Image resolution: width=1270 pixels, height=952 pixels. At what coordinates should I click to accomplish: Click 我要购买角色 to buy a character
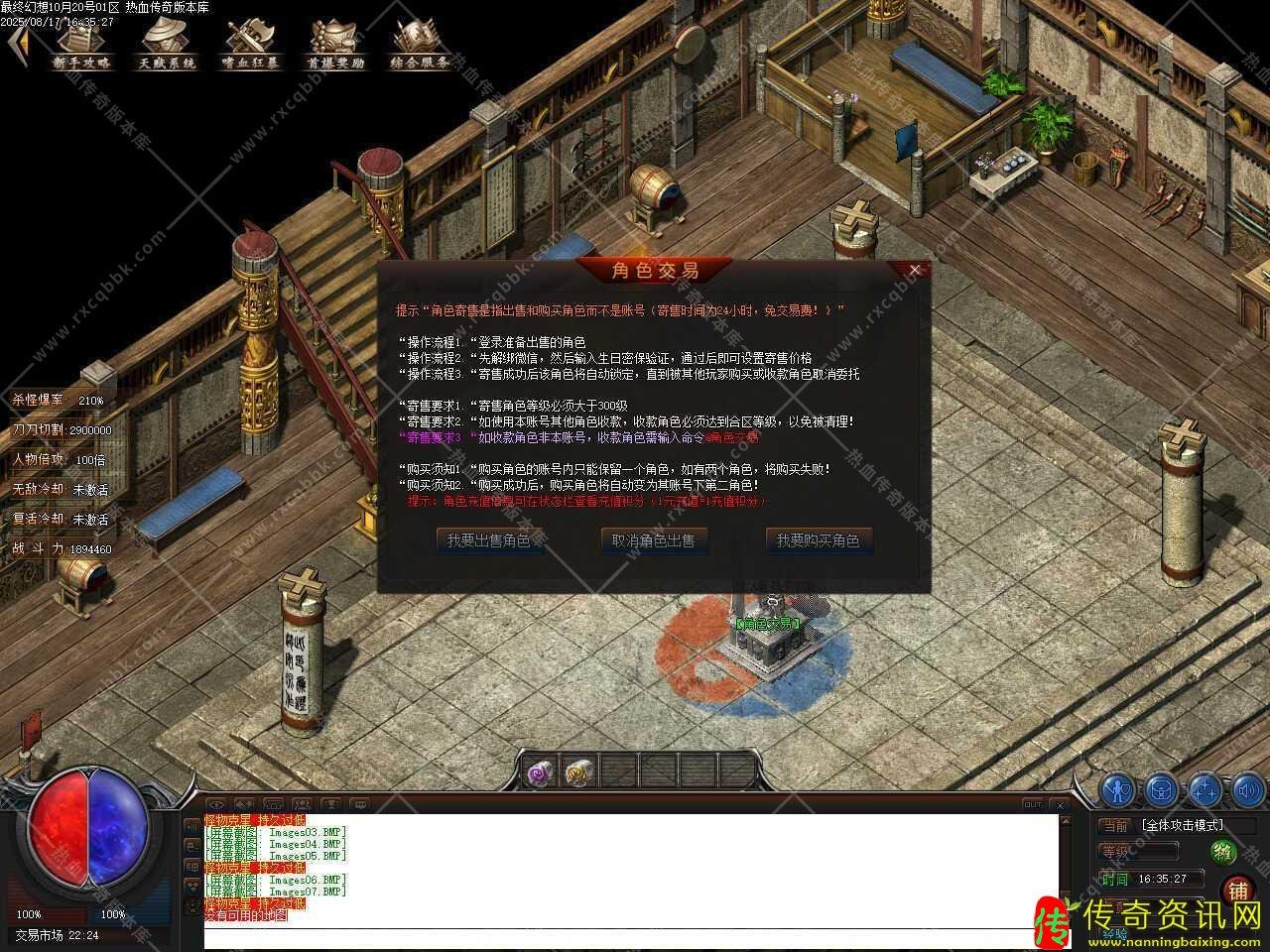[820, 540]
